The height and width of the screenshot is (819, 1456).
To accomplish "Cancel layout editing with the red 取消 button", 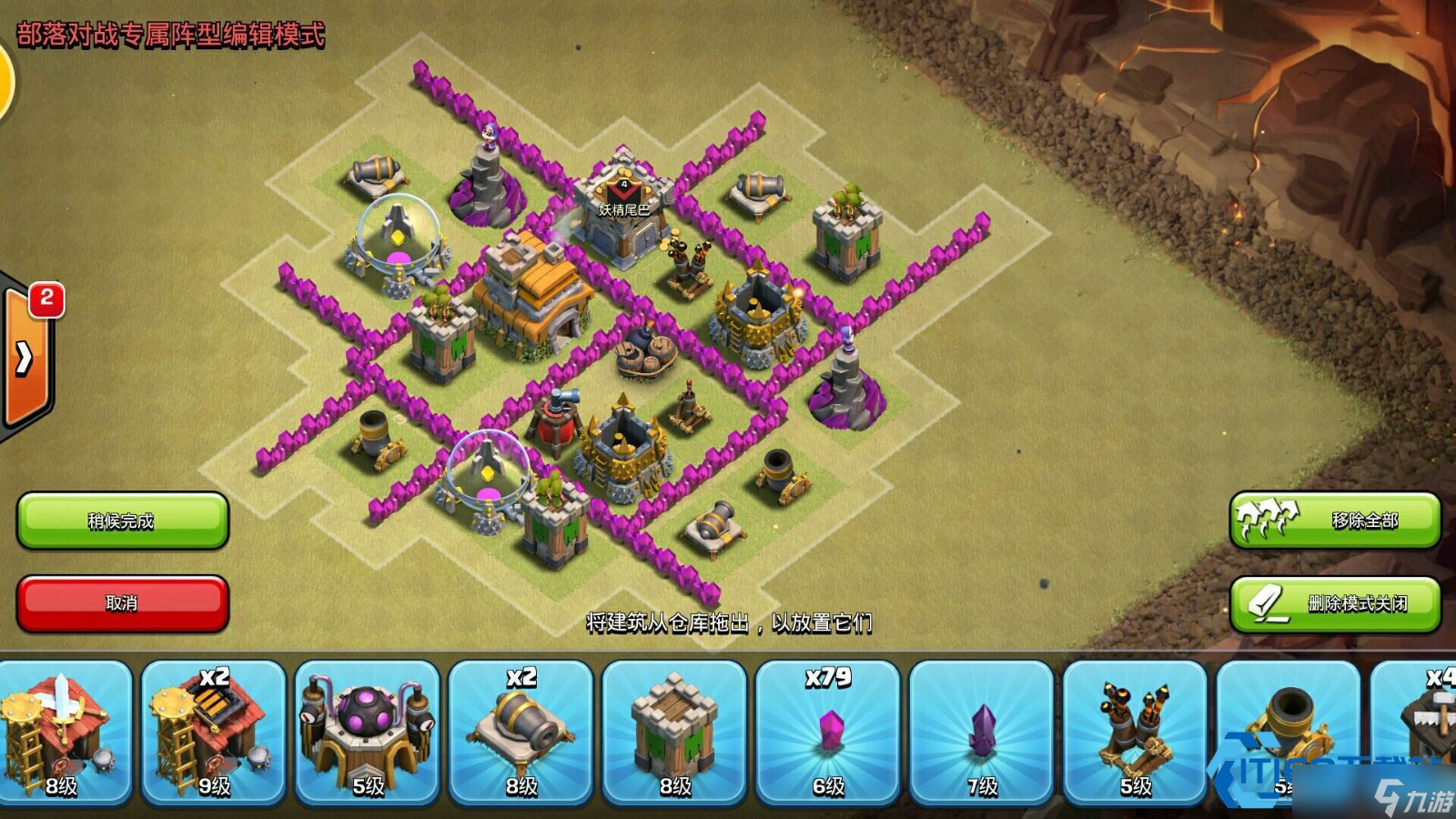I will click(122, 602).
